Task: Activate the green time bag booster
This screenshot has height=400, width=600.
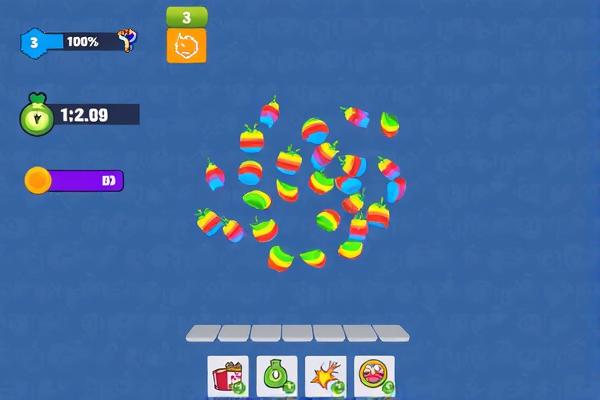Action: point(276,376)
